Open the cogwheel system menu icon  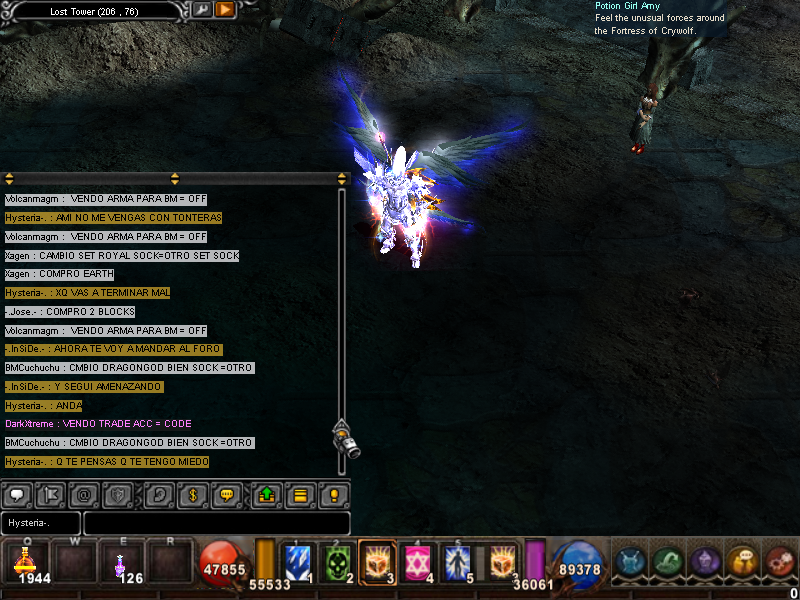click(x=780, y=562)
